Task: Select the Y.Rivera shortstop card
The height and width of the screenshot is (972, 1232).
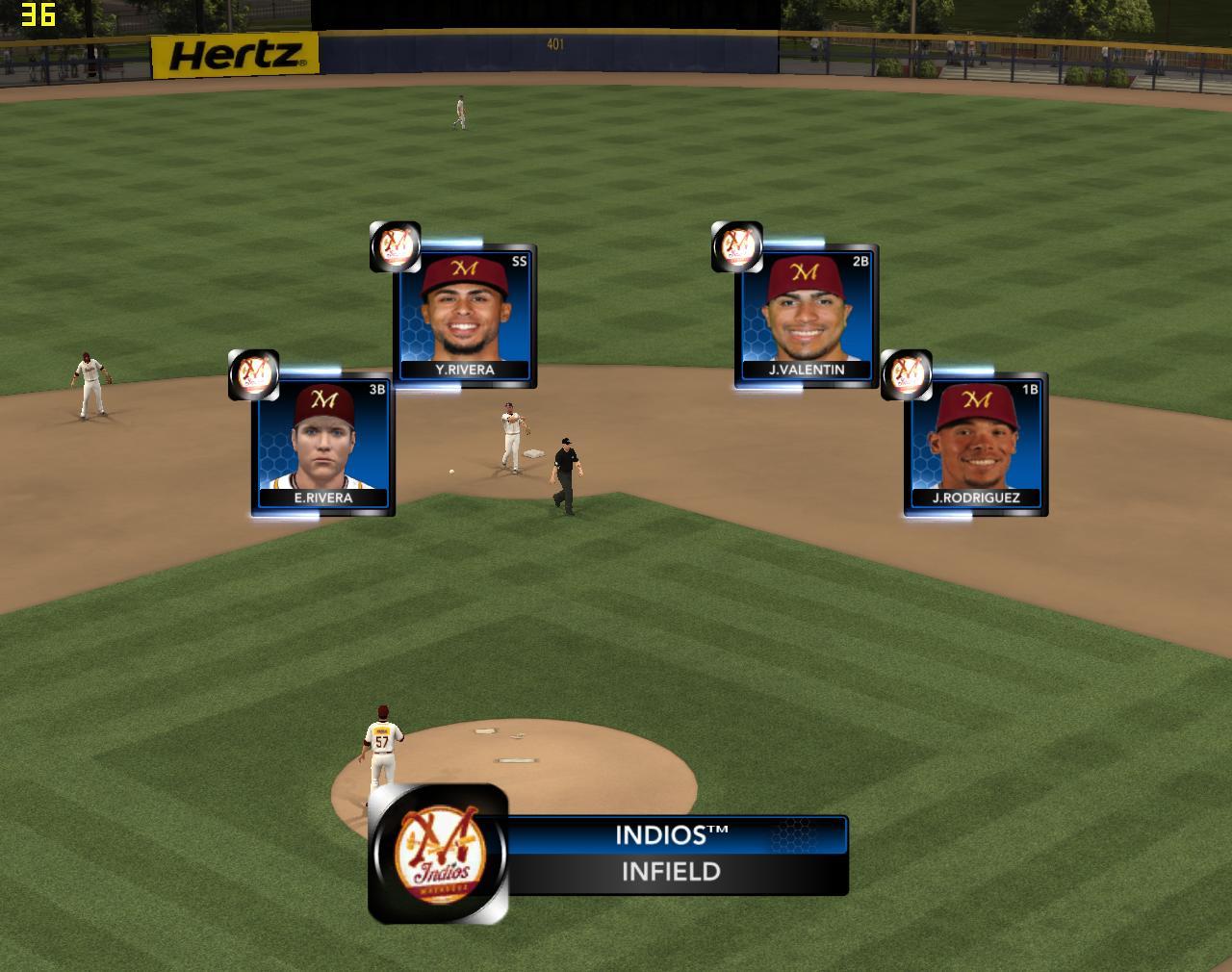Action: [464, 316]
